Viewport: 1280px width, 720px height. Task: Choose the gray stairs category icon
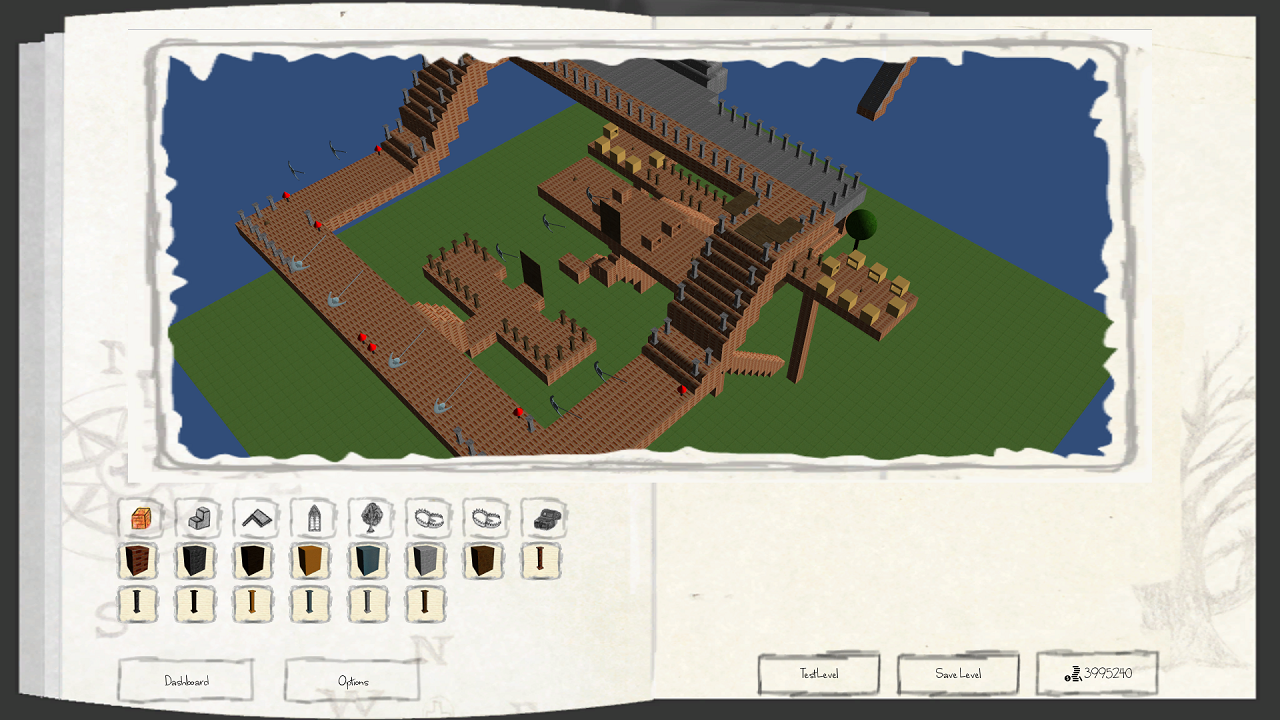198,519
